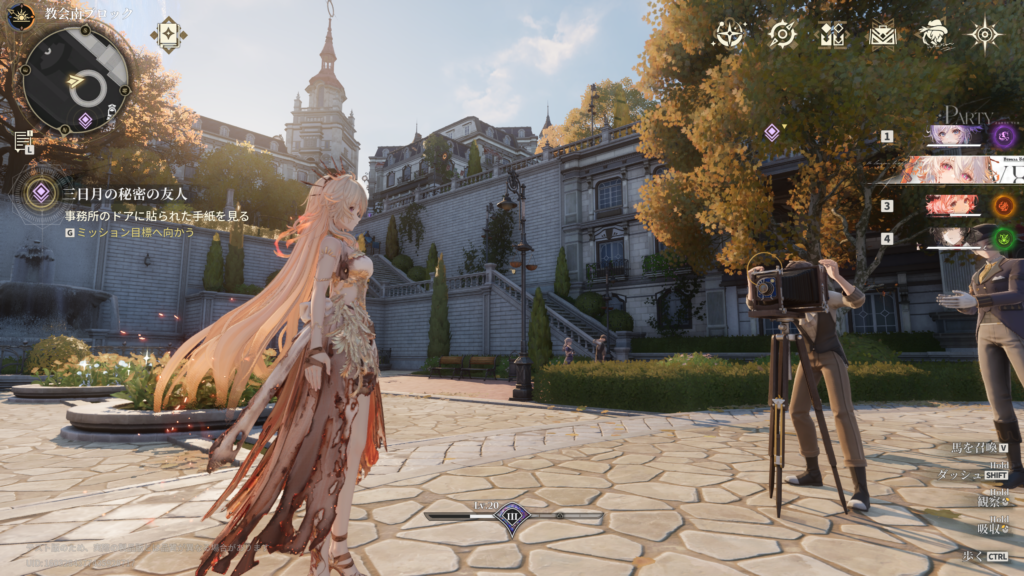Click the green skill orb beside member 4
This screenshot has width=1024, height=576.
[1004, 238]
